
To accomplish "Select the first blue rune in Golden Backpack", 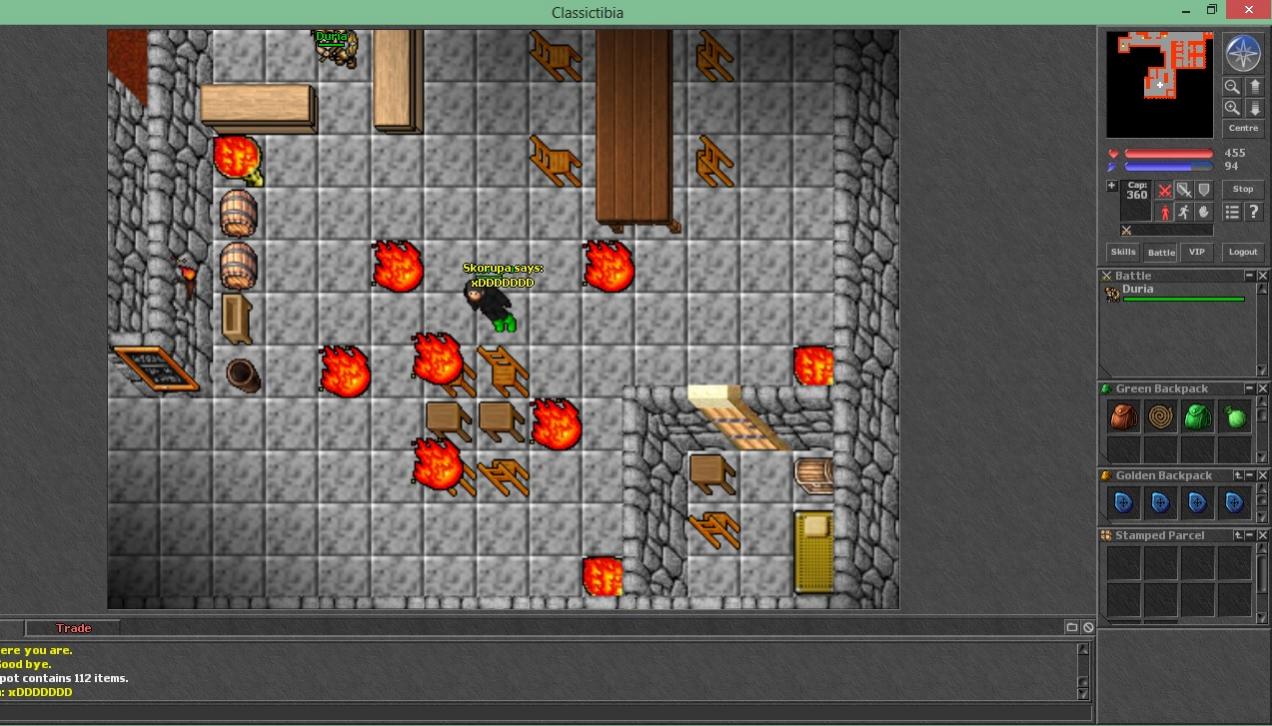I will click(1124, 503).
